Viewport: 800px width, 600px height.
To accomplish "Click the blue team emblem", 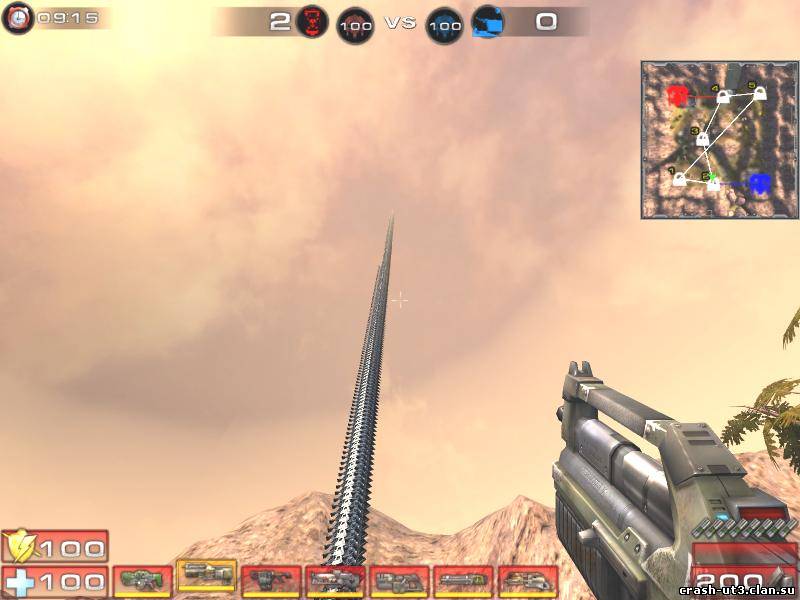I will click(487, 22).
